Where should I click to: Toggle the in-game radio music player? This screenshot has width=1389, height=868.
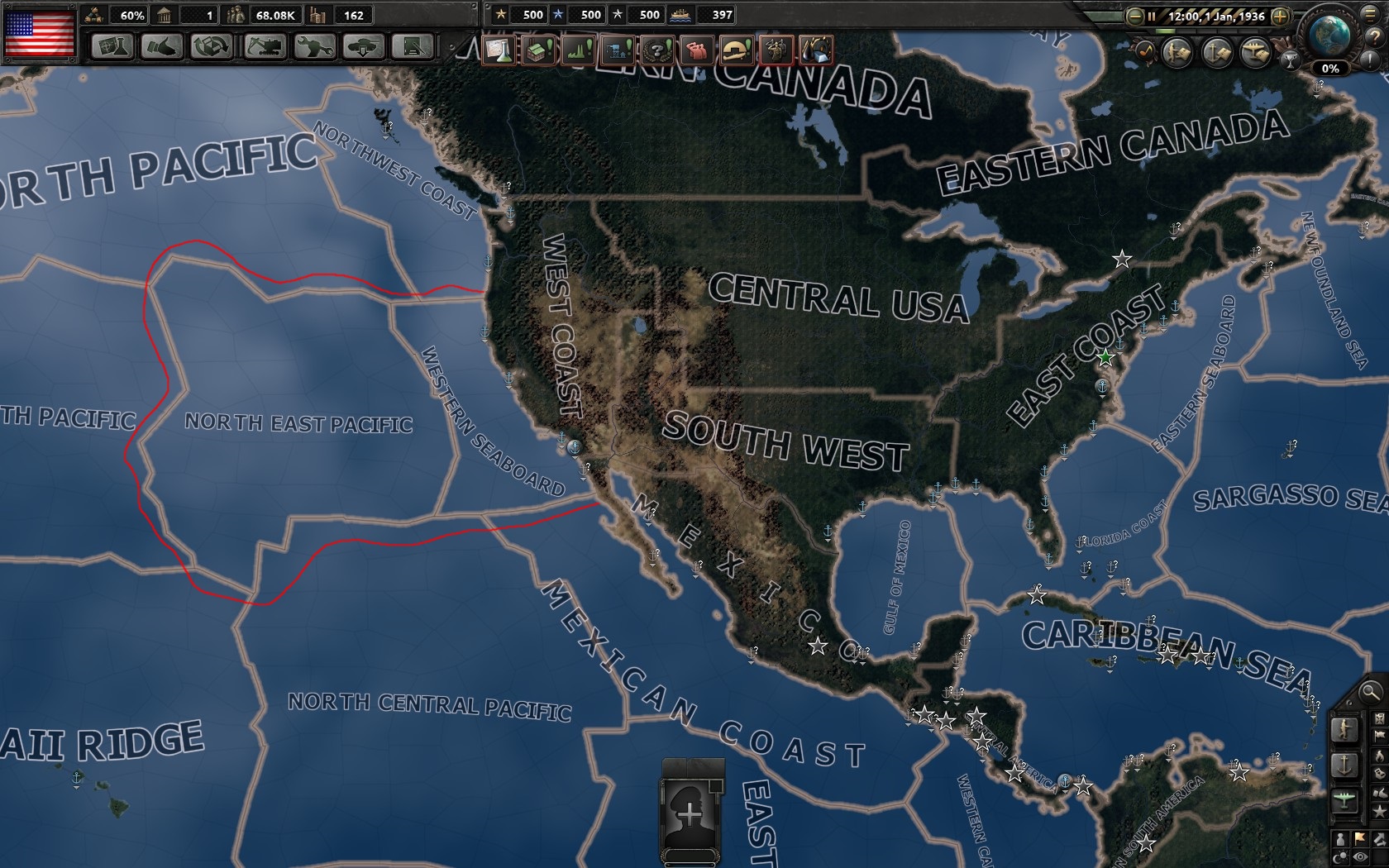click(1146, 52)
